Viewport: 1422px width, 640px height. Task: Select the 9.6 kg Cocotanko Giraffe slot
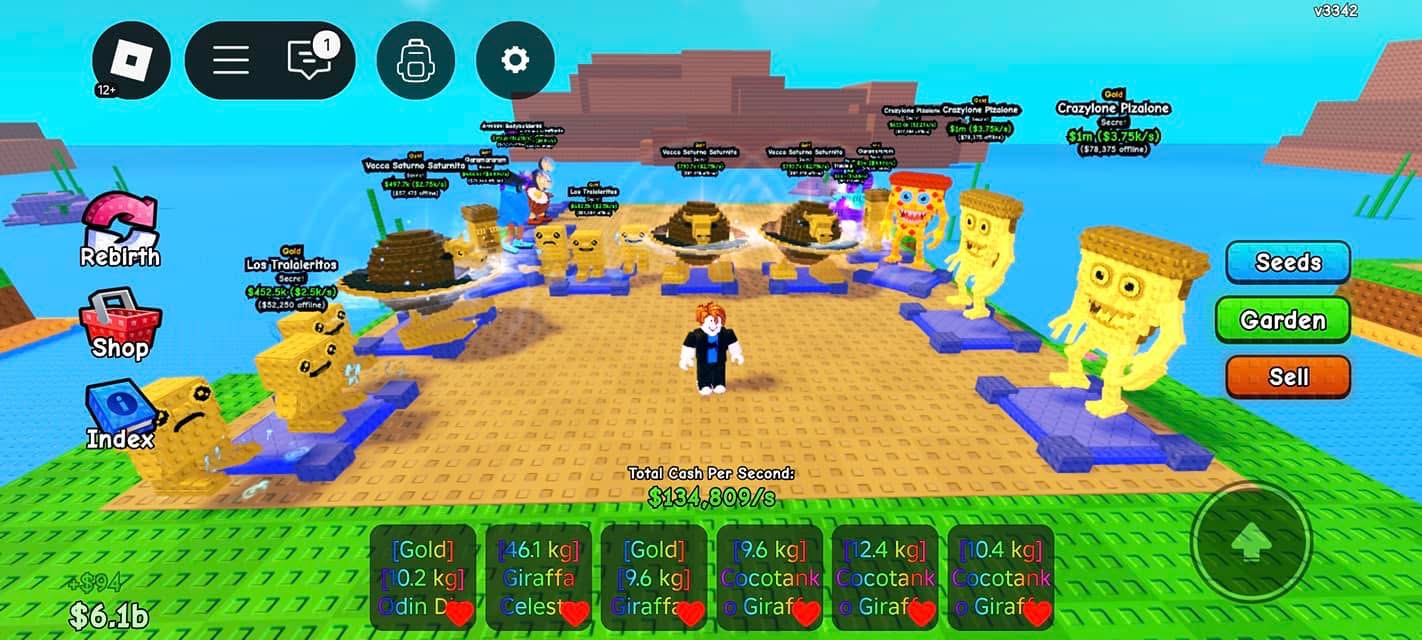click(770, 577)
